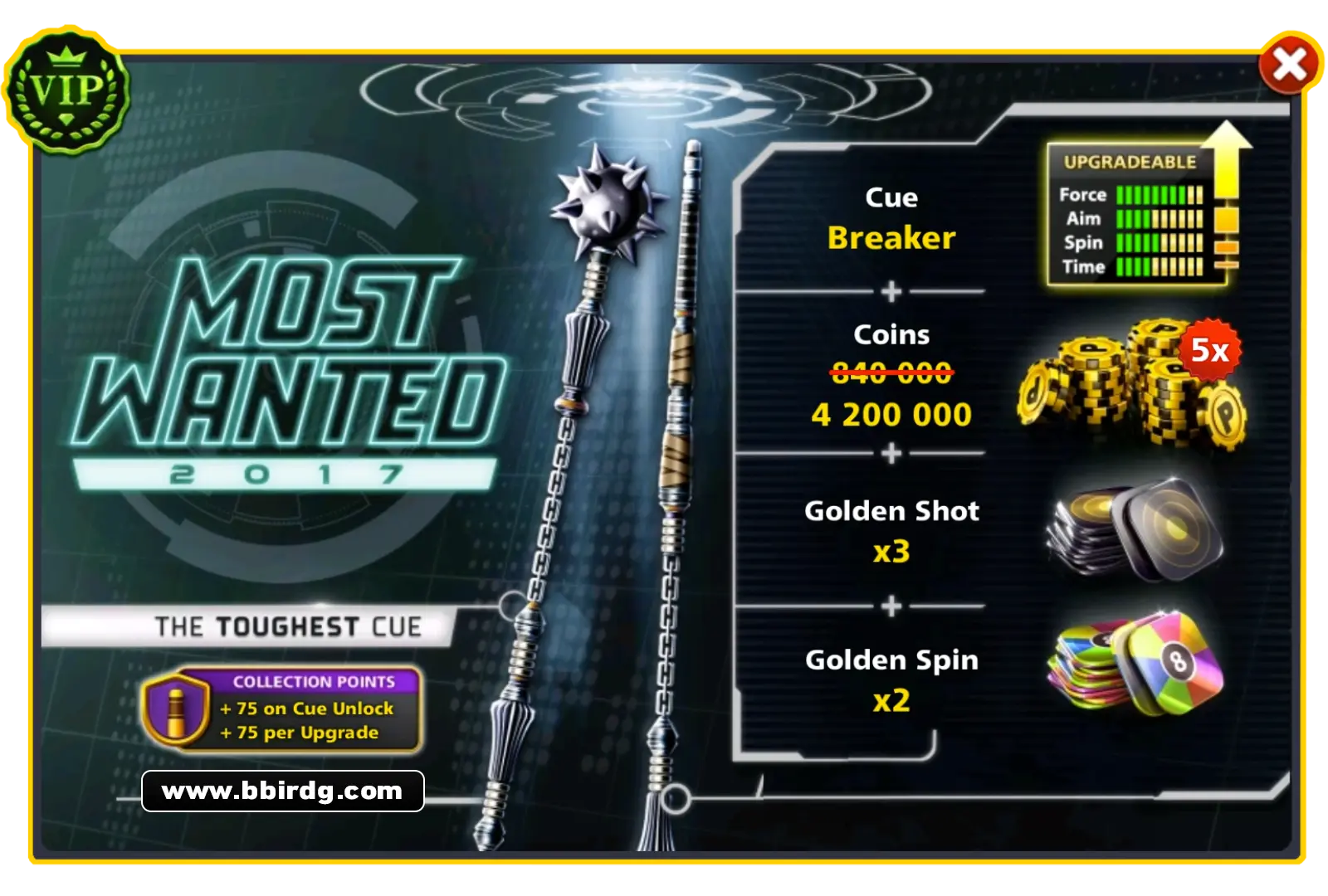
Task: Open the www.bbirdg.com link
Action: pyautogui.click(x=282, y=791)
